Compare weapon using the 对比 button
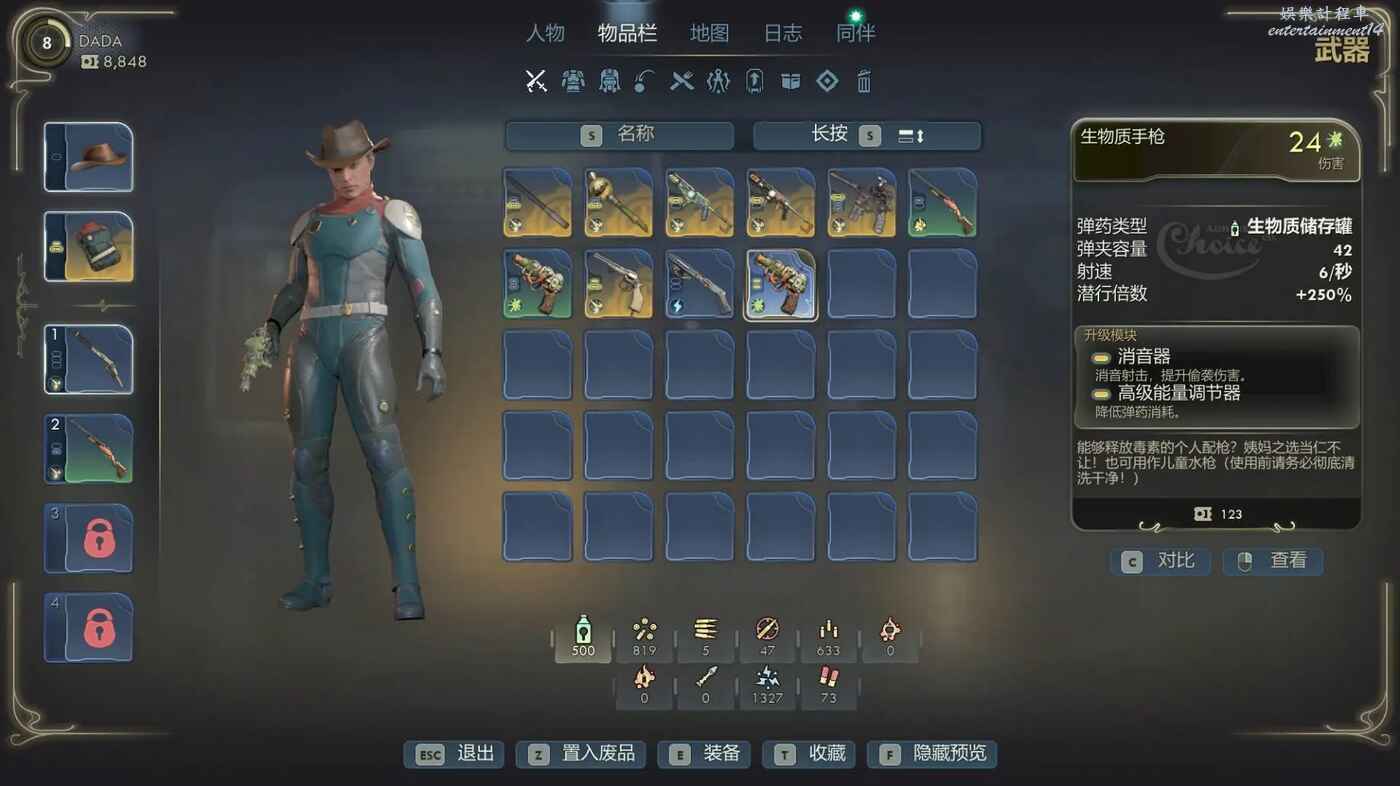 click(1161, 561)
